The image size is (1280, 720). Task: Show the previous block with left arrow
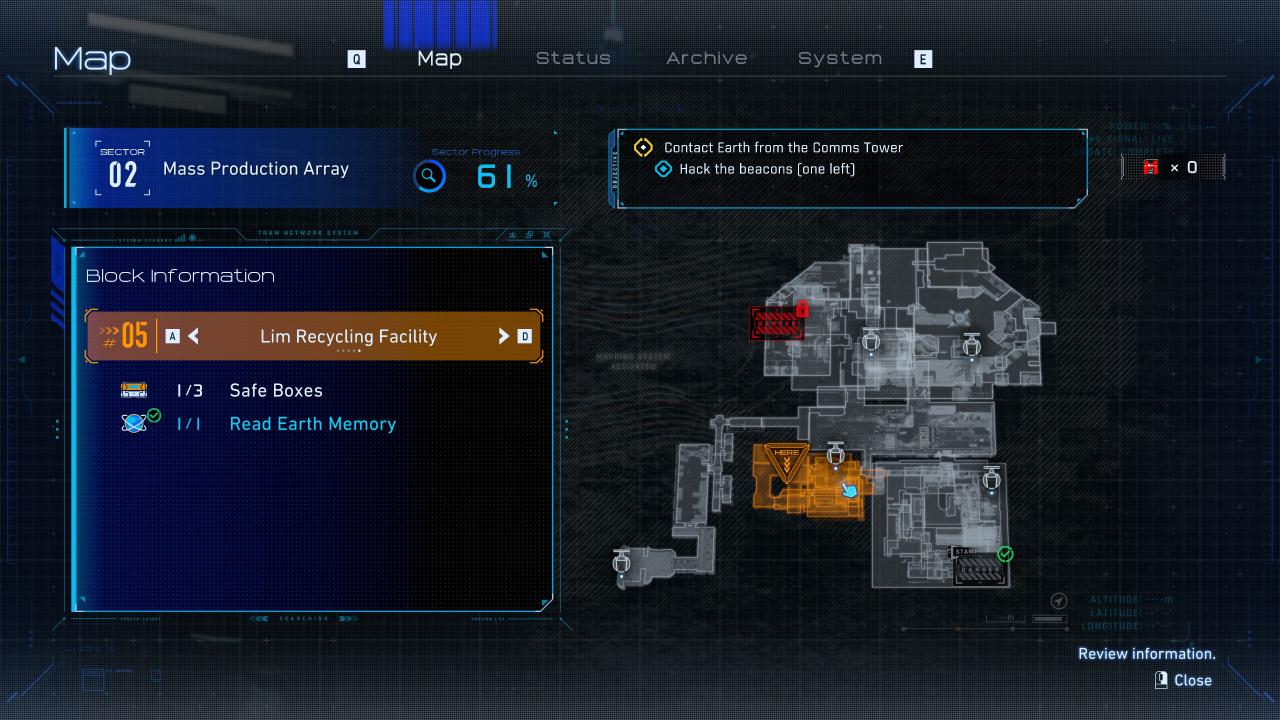coord(193,336)
